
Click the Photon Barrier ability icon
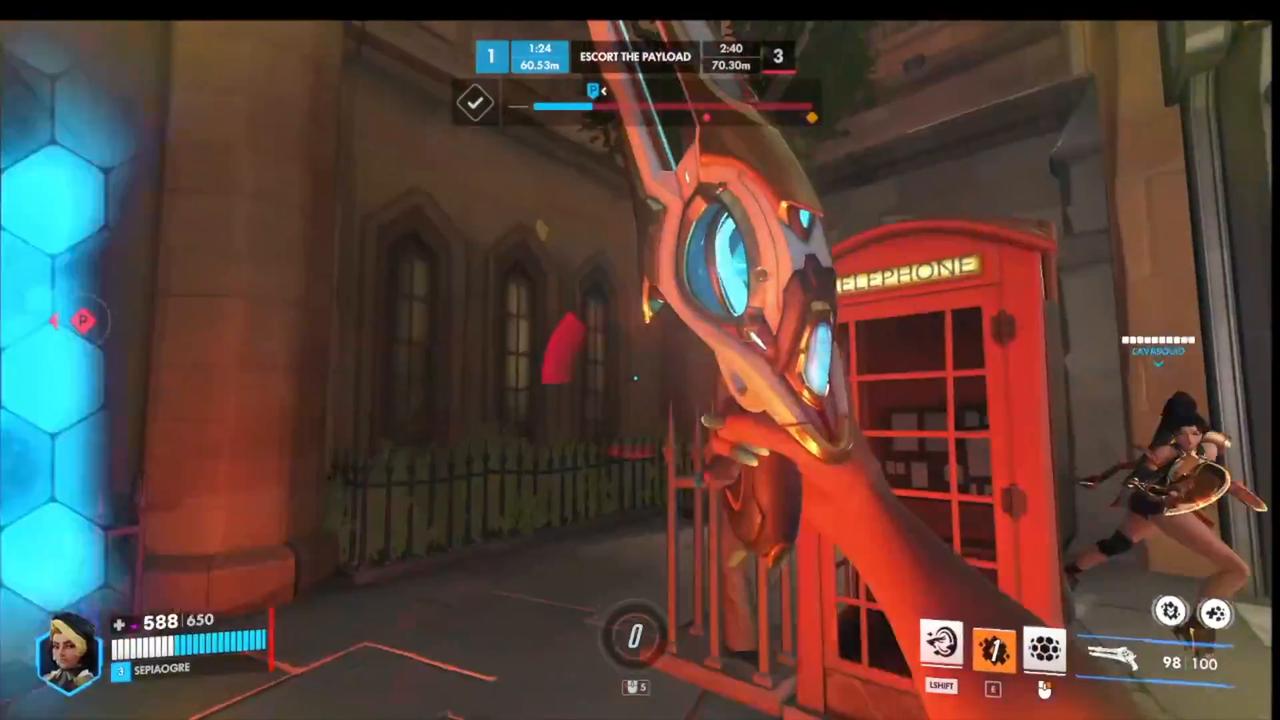pos(993,648)
